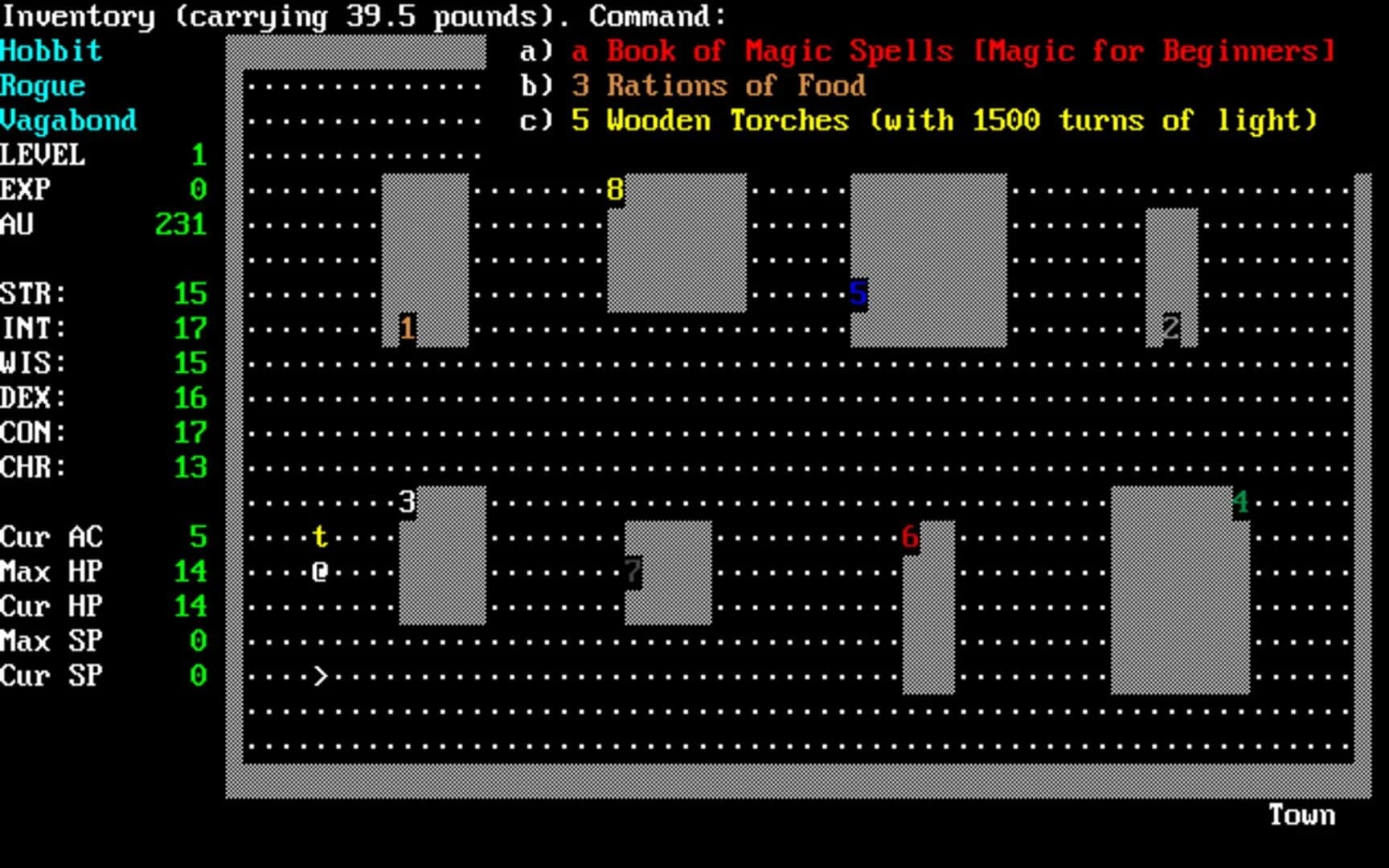The image size is (1389, 868).
Task: Click the Rogue class label
Action: pos(42,85)
